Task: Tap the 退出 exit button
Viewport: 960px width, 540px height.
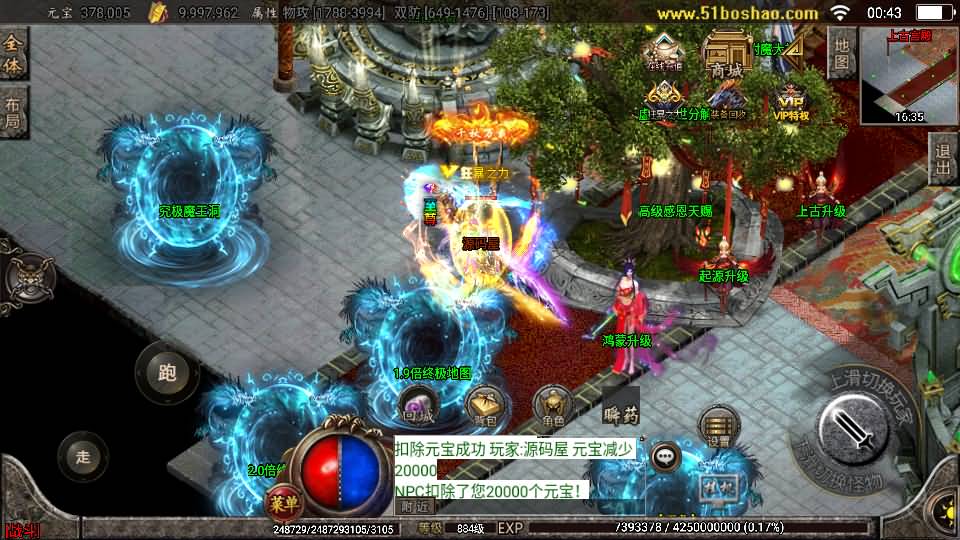Action: [x=942, y=160]
